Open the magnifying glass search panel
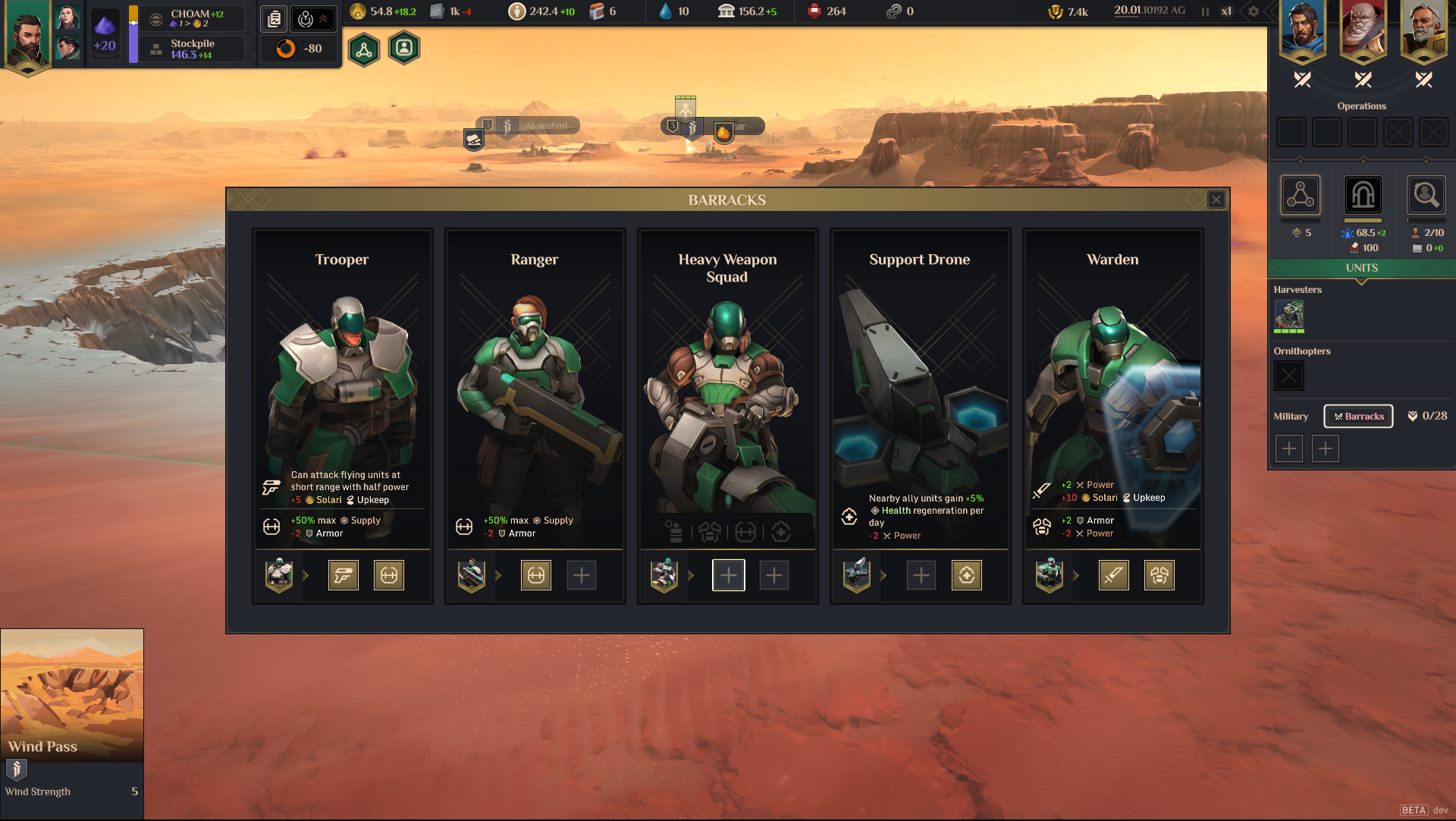The height and width of the screenshot is (821, 1456). 1425,196
